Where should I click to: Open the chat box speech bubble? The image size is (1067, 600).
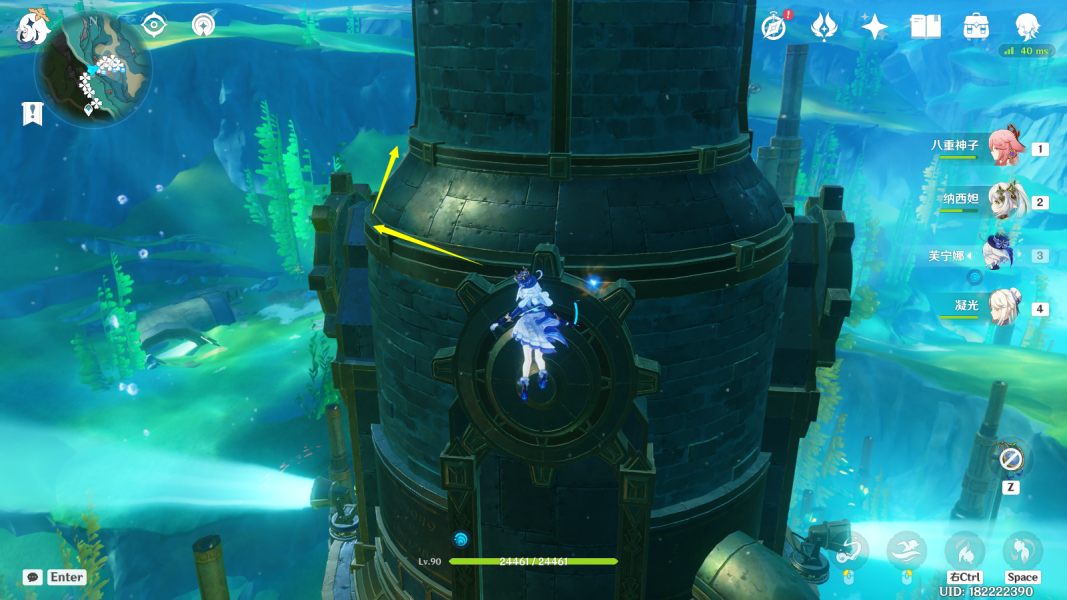33,577
